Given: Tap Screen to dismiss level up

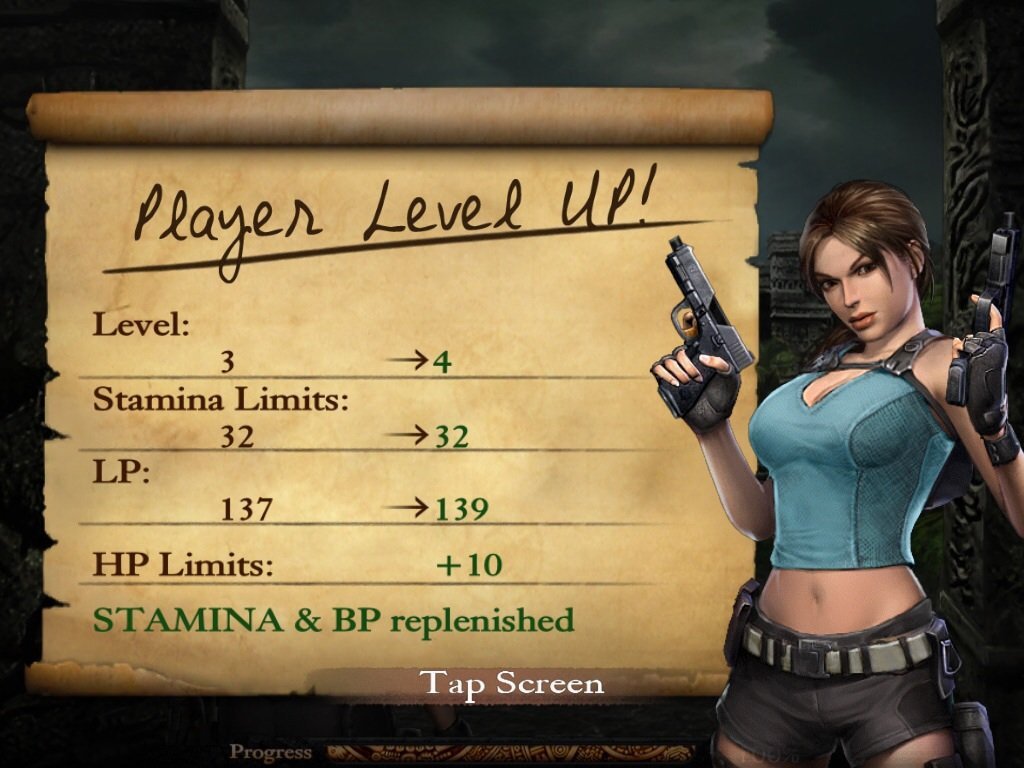Looking at the screenshot, I should pos(512,684).
